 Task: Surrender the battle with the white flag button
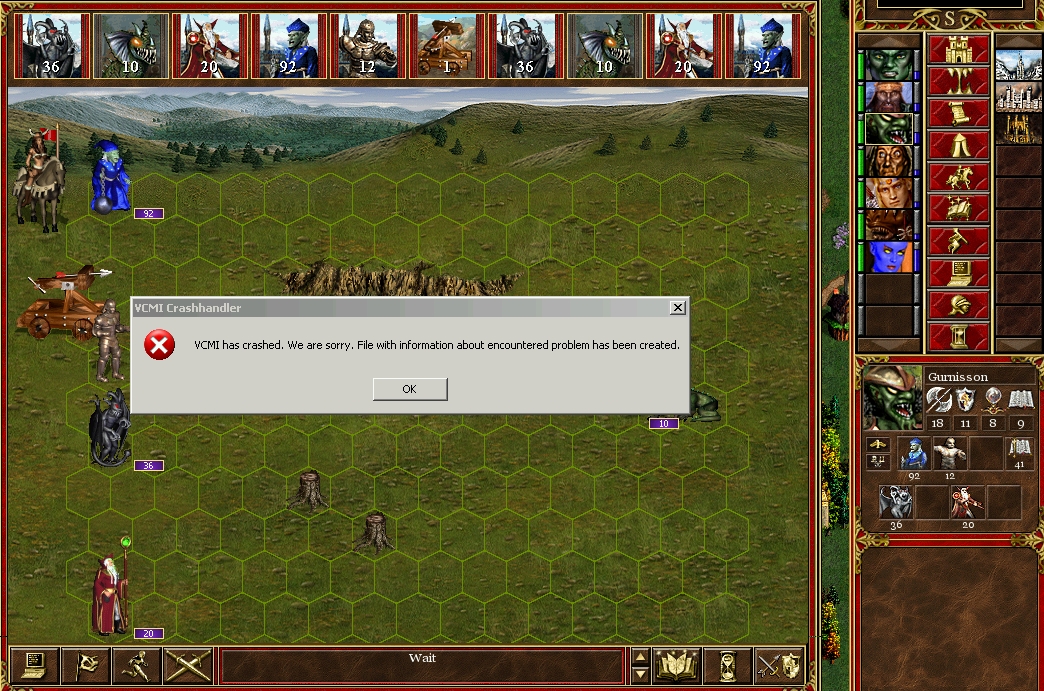85,665
